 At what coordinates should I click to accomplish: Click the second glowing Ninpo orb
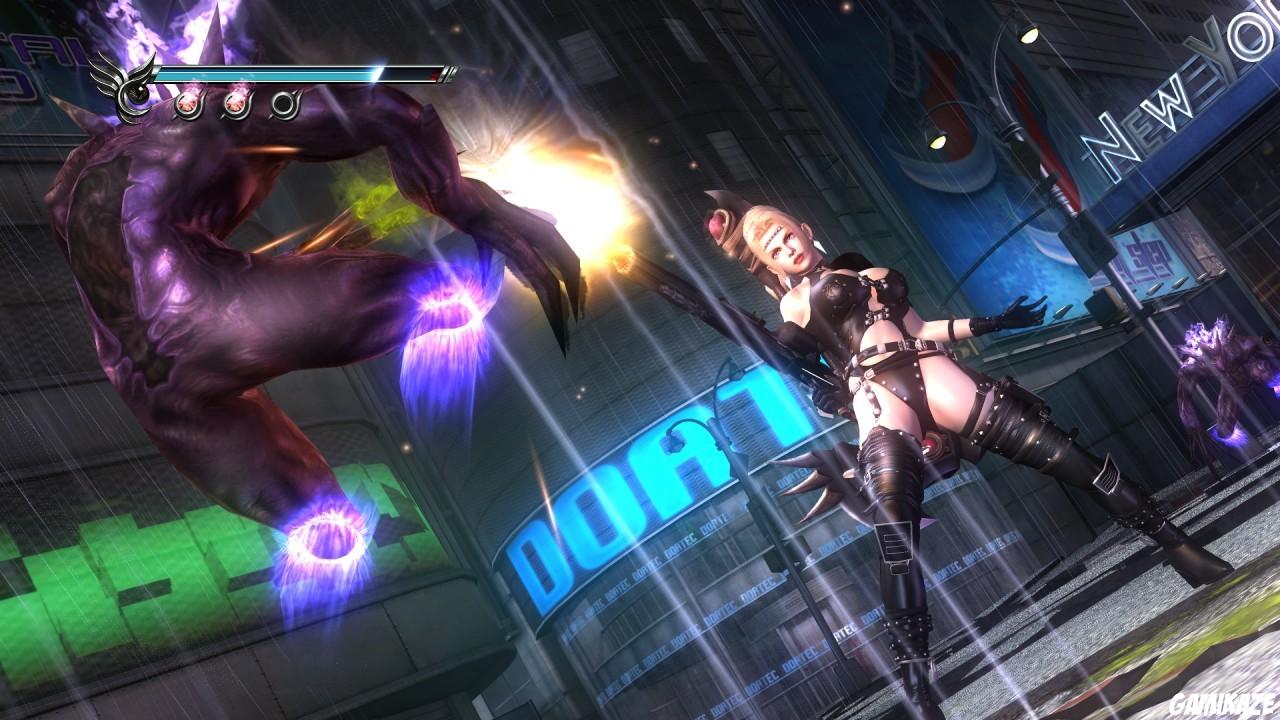point(237,105)
